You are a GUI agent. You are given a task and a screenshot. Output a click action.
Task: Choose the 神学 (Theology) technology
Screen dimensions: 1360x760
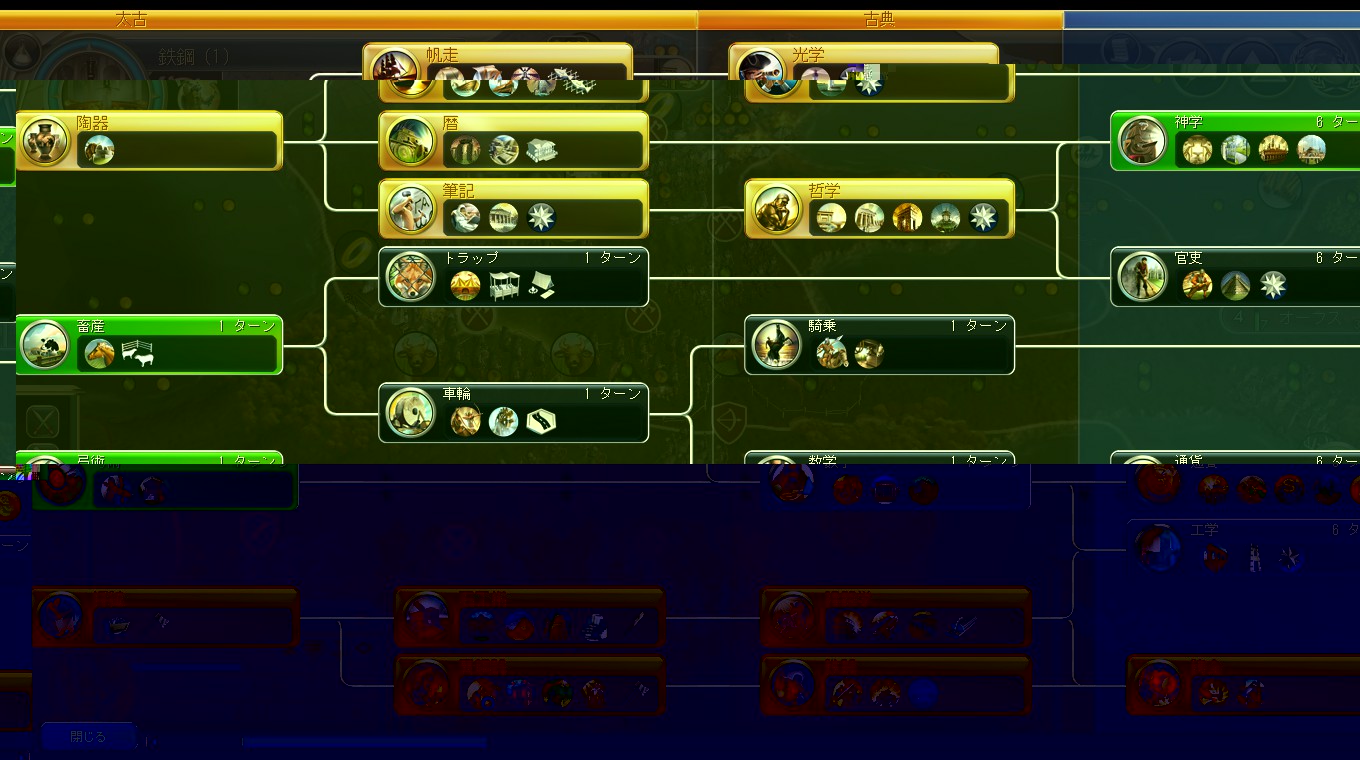[1236, 140]
